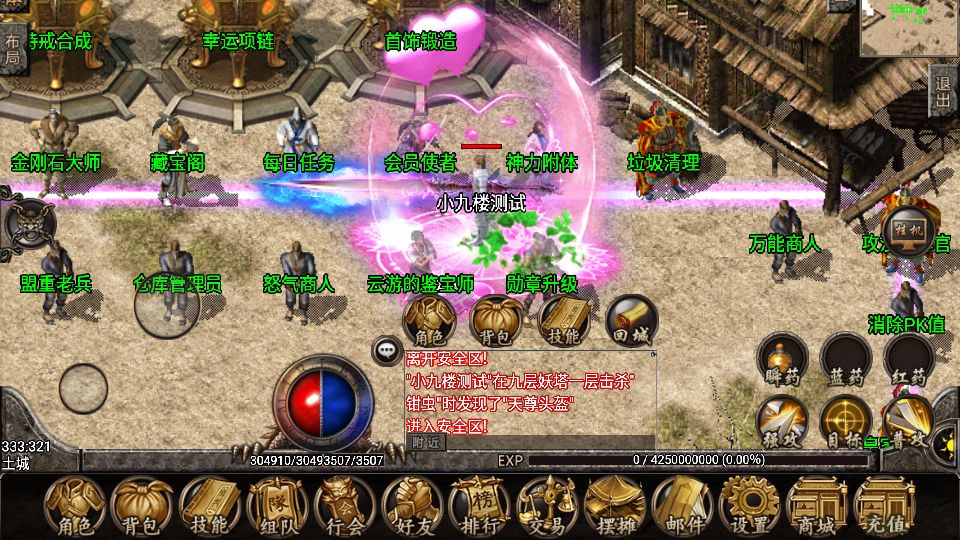
Task: Click the 退出 exit button
Action: point(942,91)
